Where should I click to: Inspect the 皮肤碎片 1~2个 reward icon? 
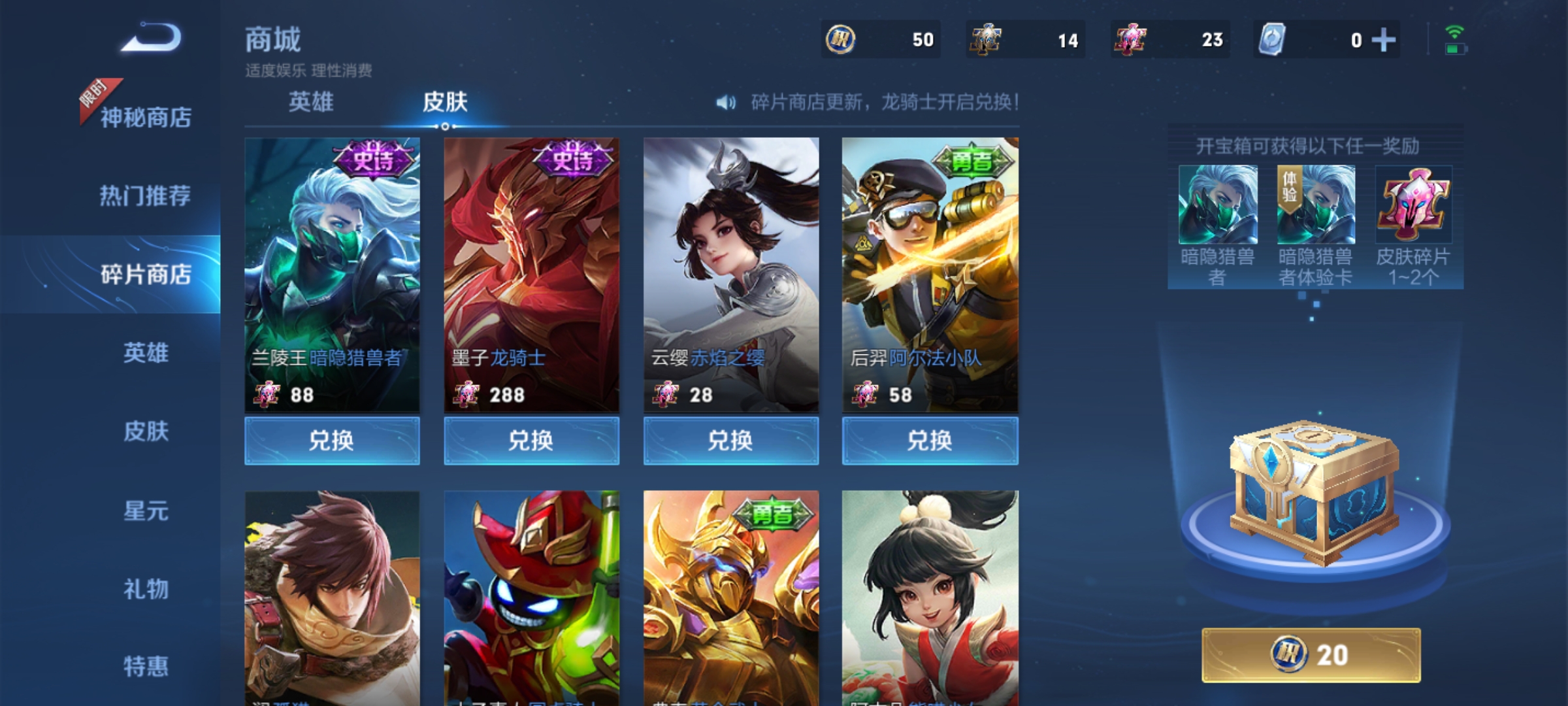coord(1413,205)
